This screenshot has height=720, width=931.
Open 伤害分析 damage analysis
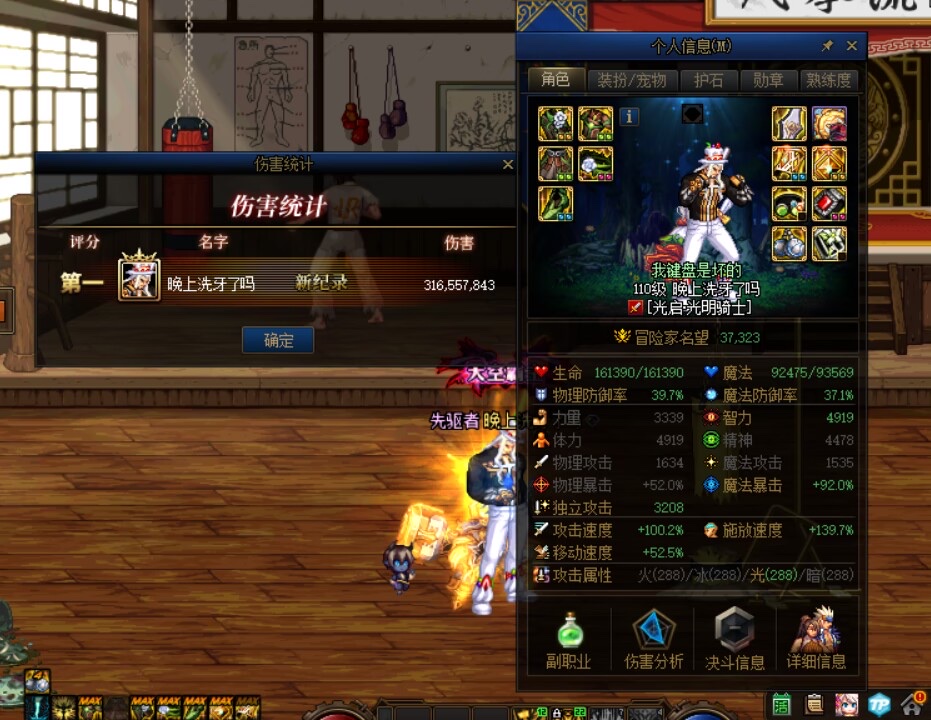pyautogui.click(x=654, y=640)
